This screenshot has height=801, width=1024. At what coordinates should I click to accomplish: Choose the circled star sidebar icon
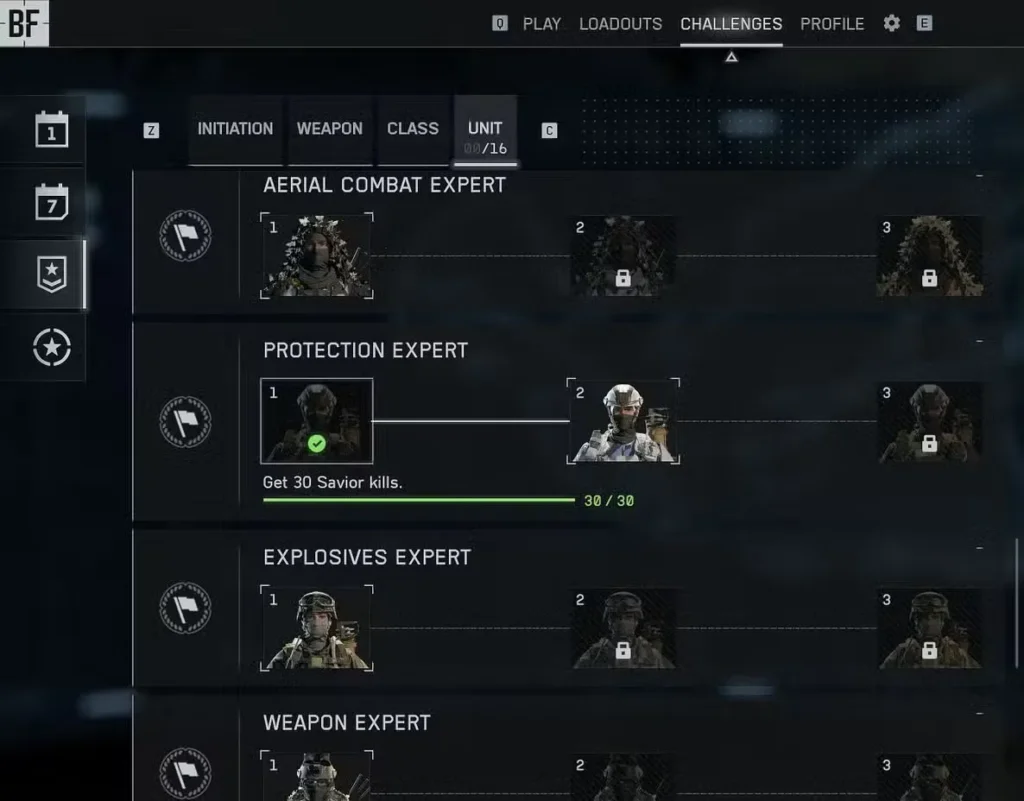(x=52, y=347)
